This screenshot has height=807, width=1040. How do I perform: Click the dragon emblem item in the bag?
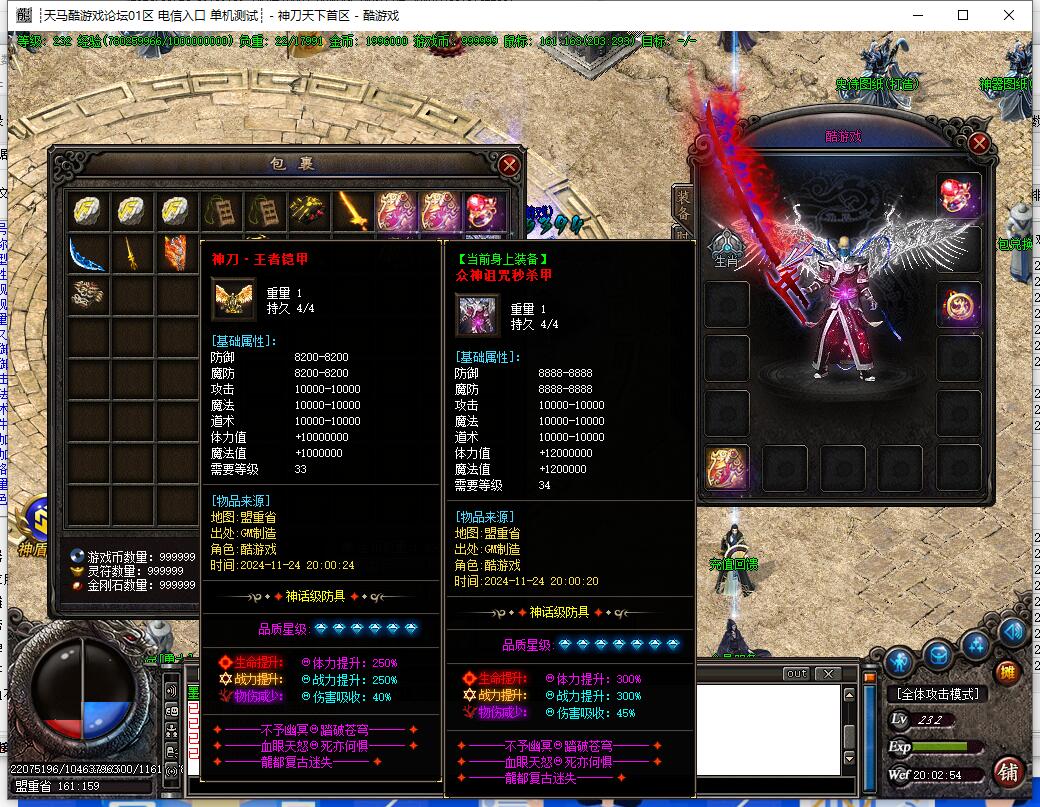pyautogui.click(x=88, y=296)
